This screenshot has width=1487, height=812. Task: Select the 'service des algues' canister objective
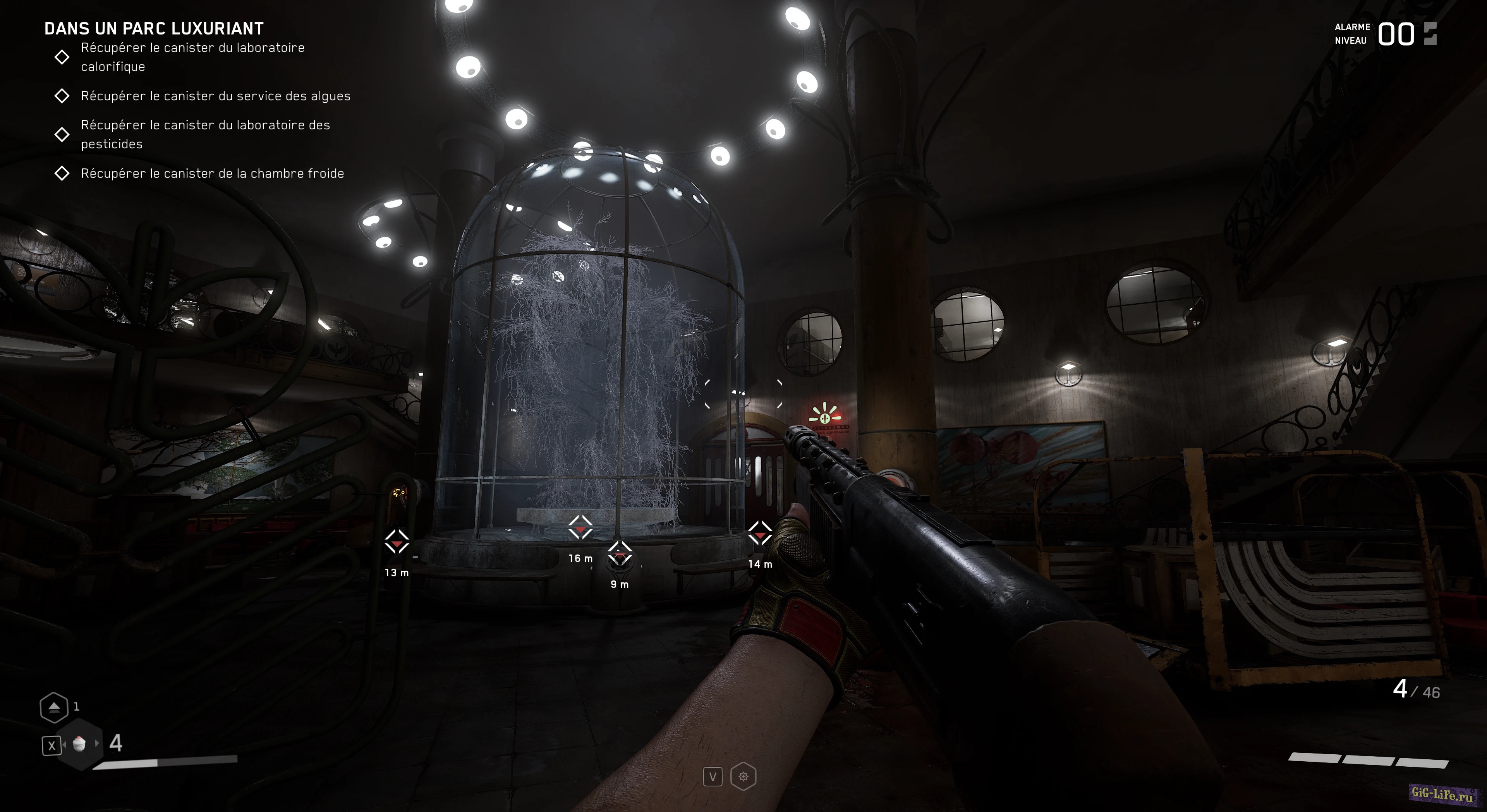tap(215, 96)
